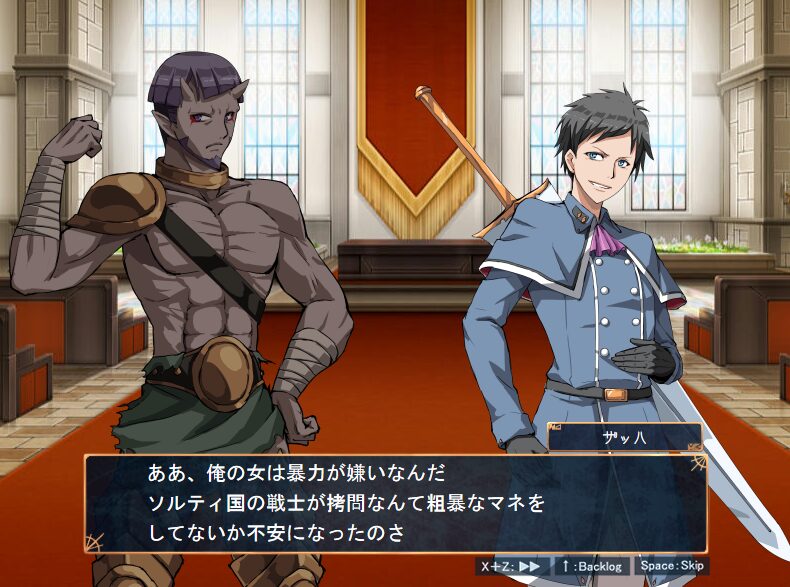
Task: Click the fast-forward double arrow button
Action: (x=513, y=566)
